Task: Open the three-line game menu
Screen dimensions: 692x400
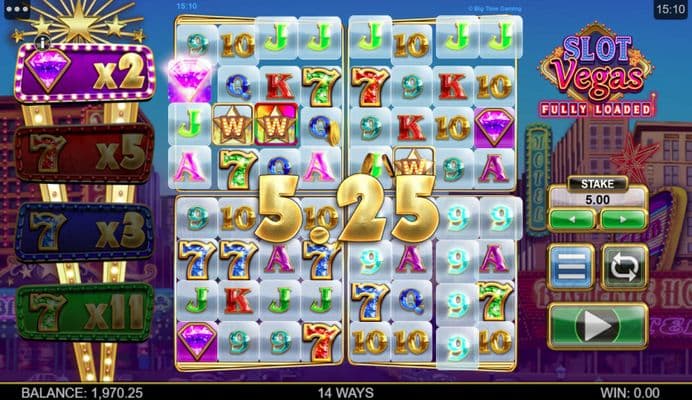Action: [571, 267]
